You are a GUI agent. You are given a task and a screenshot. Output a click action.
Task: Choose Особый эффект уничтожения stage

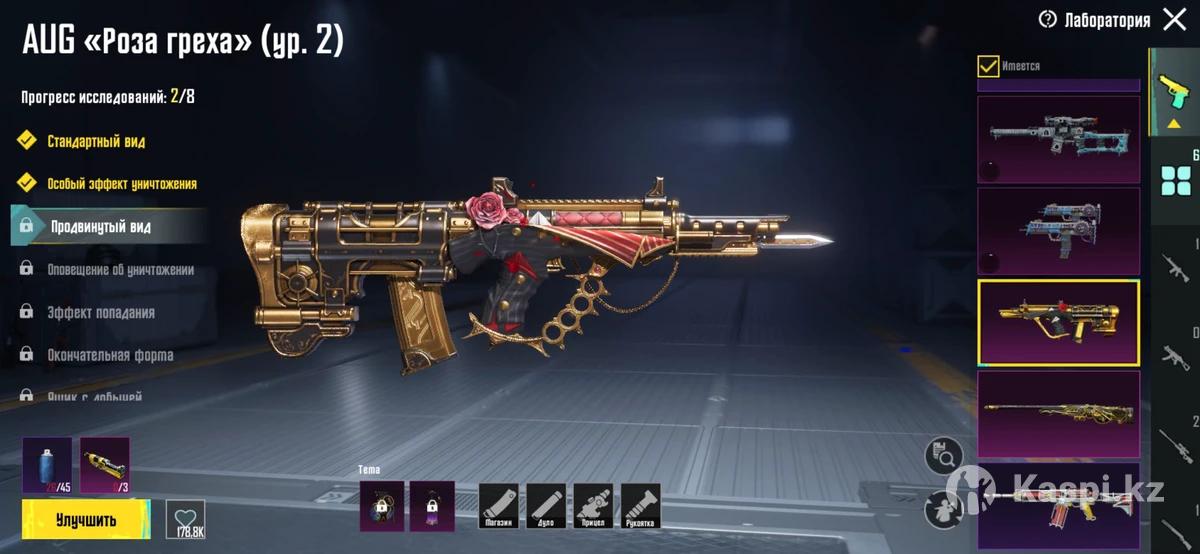121,184
